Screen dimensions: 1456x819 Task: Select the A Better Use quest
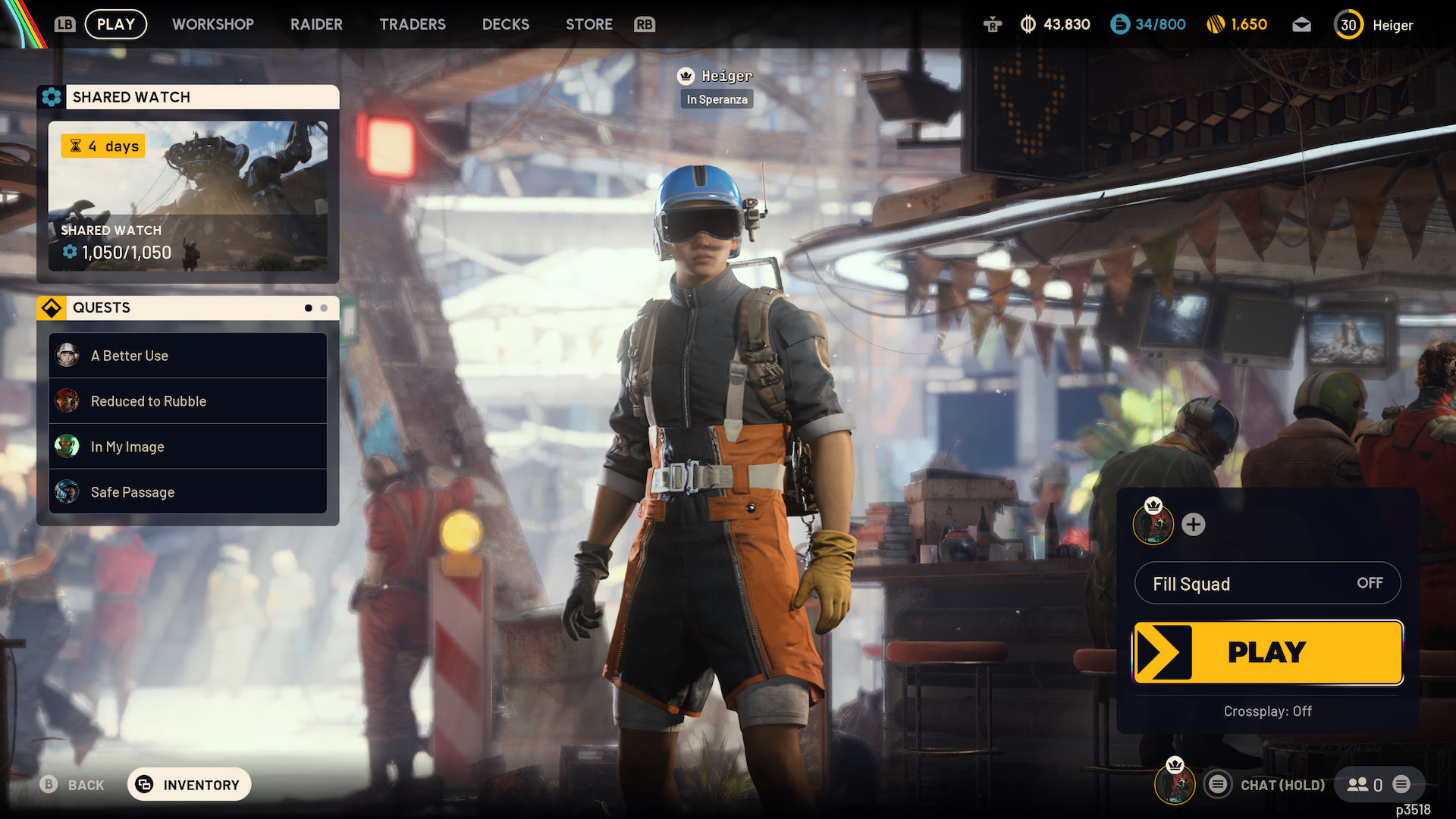coord(188,356)
